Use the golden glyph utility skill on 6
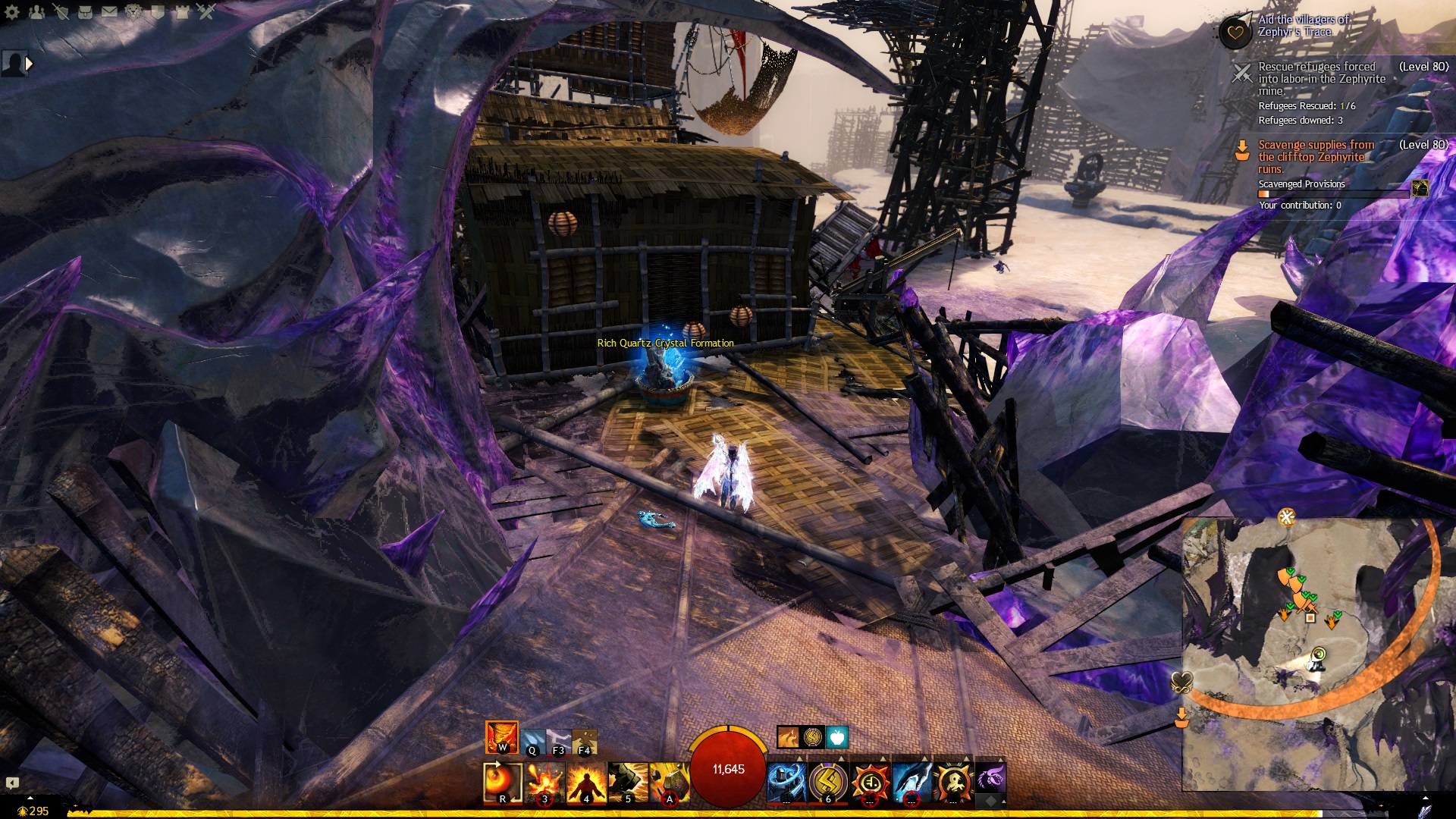This screenshot has width=1456, height=819. pyautogui.click(x=828, y=783)
